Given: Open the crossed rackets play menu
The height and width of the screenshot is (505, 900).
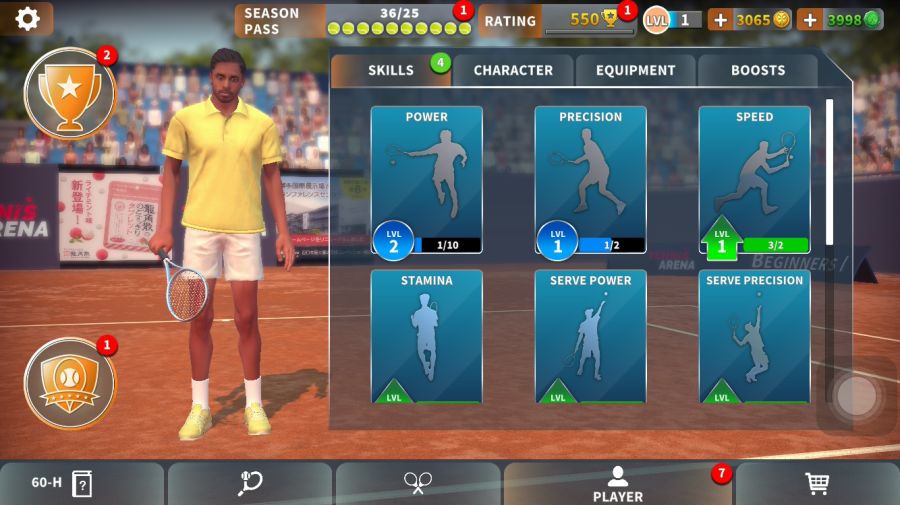Looking at the screenshot, I should click(x=418, y=484).
